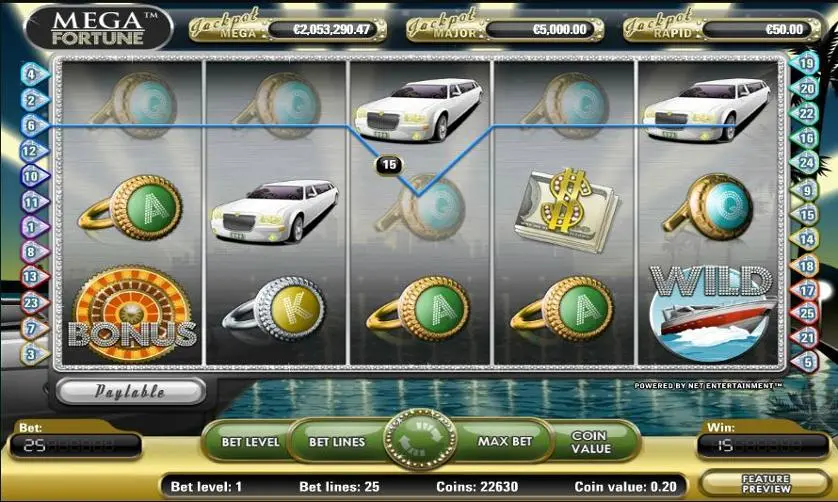838x502 pixels.
Task: Choose bet line marker 12
Action: click(x=30, y=150)
